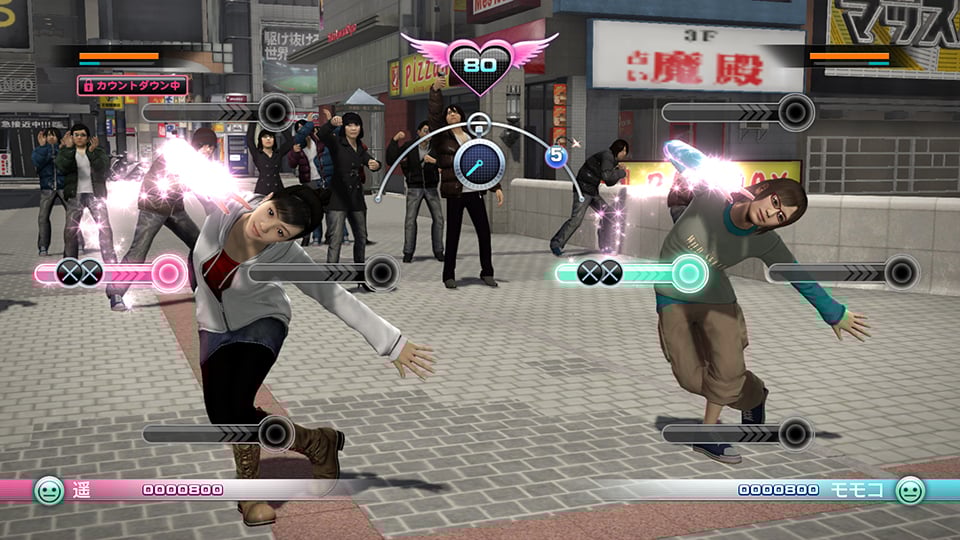Select Haruka's green smiley face icon
960x540 pixels.
click(x=48, y=490)
